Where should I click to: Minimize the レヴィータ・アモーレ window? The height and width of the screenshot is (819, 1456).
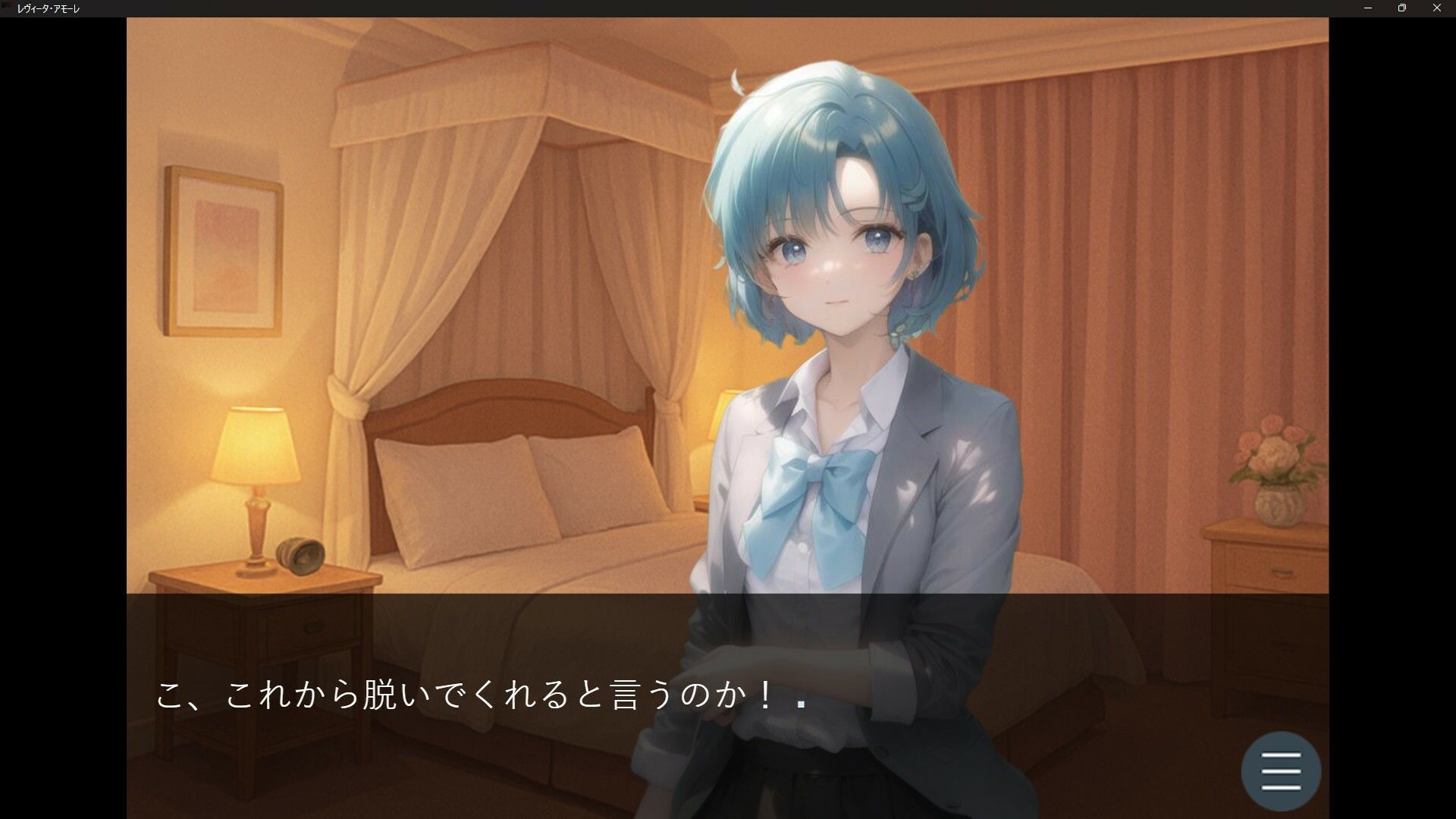point(1364,8)
